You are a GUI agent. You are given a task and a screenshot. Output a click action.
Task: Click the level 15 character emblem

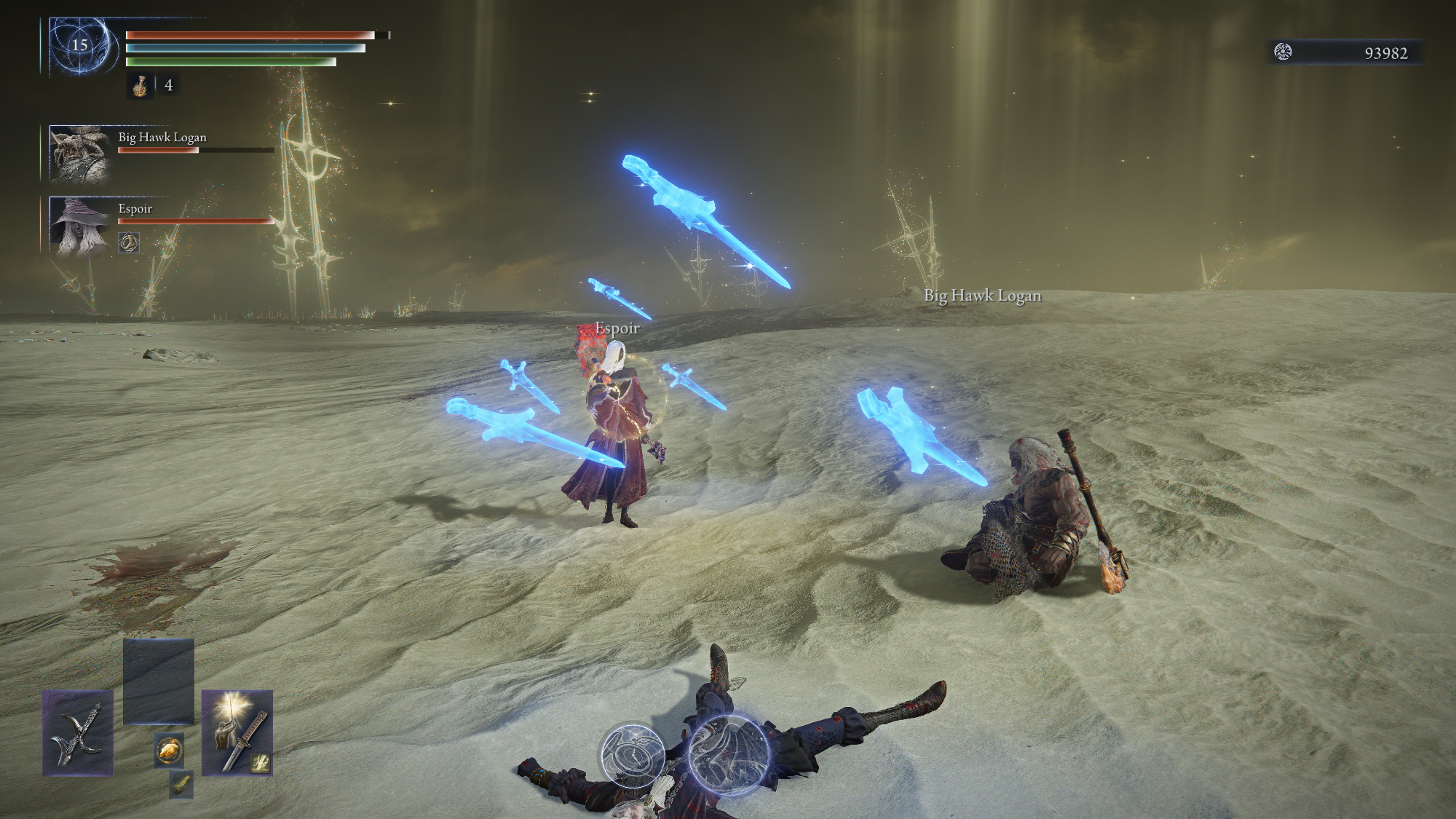click(80, 46)
